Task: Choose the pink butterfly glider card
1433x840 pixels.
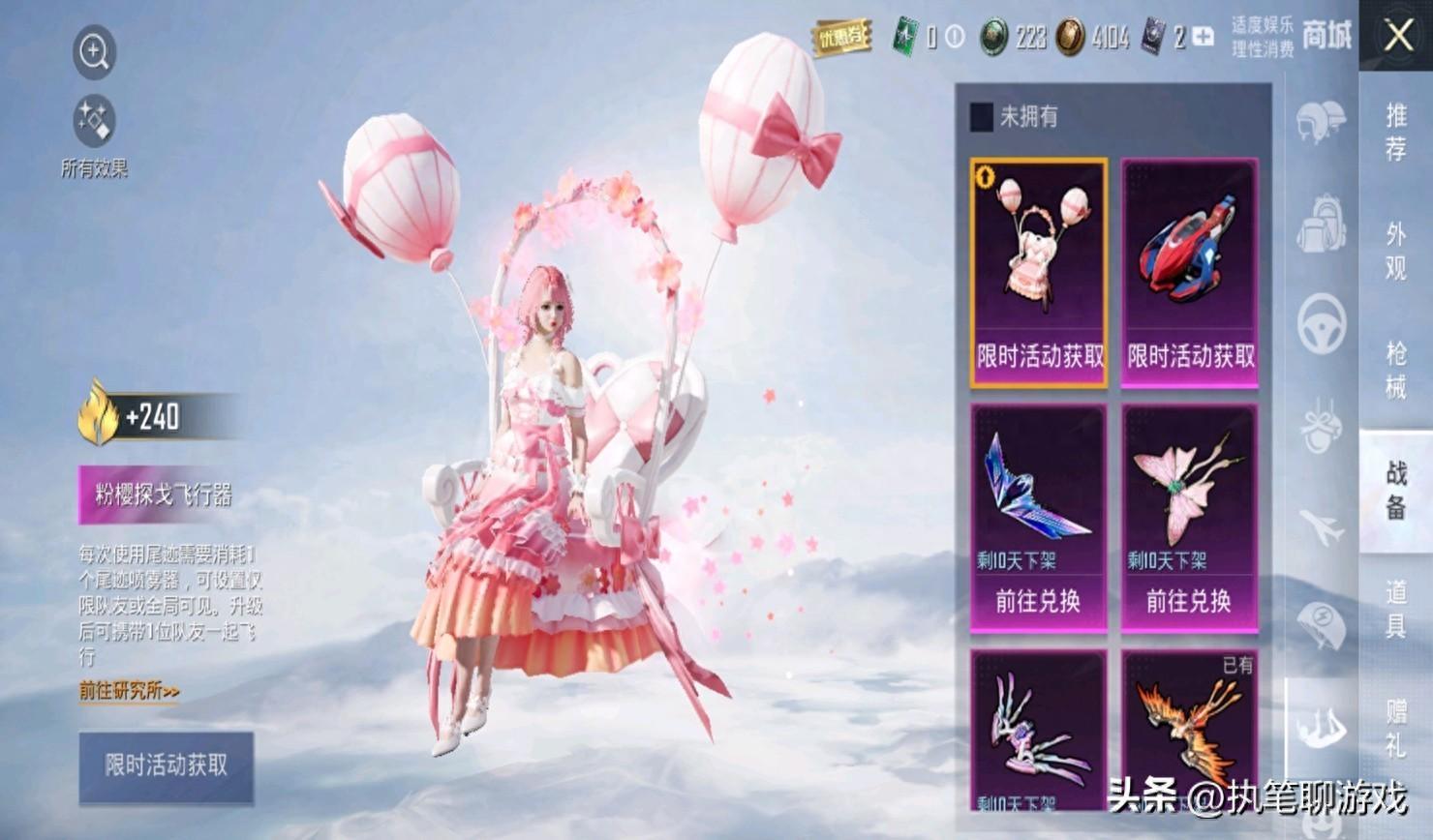Action: [1190, 518]
